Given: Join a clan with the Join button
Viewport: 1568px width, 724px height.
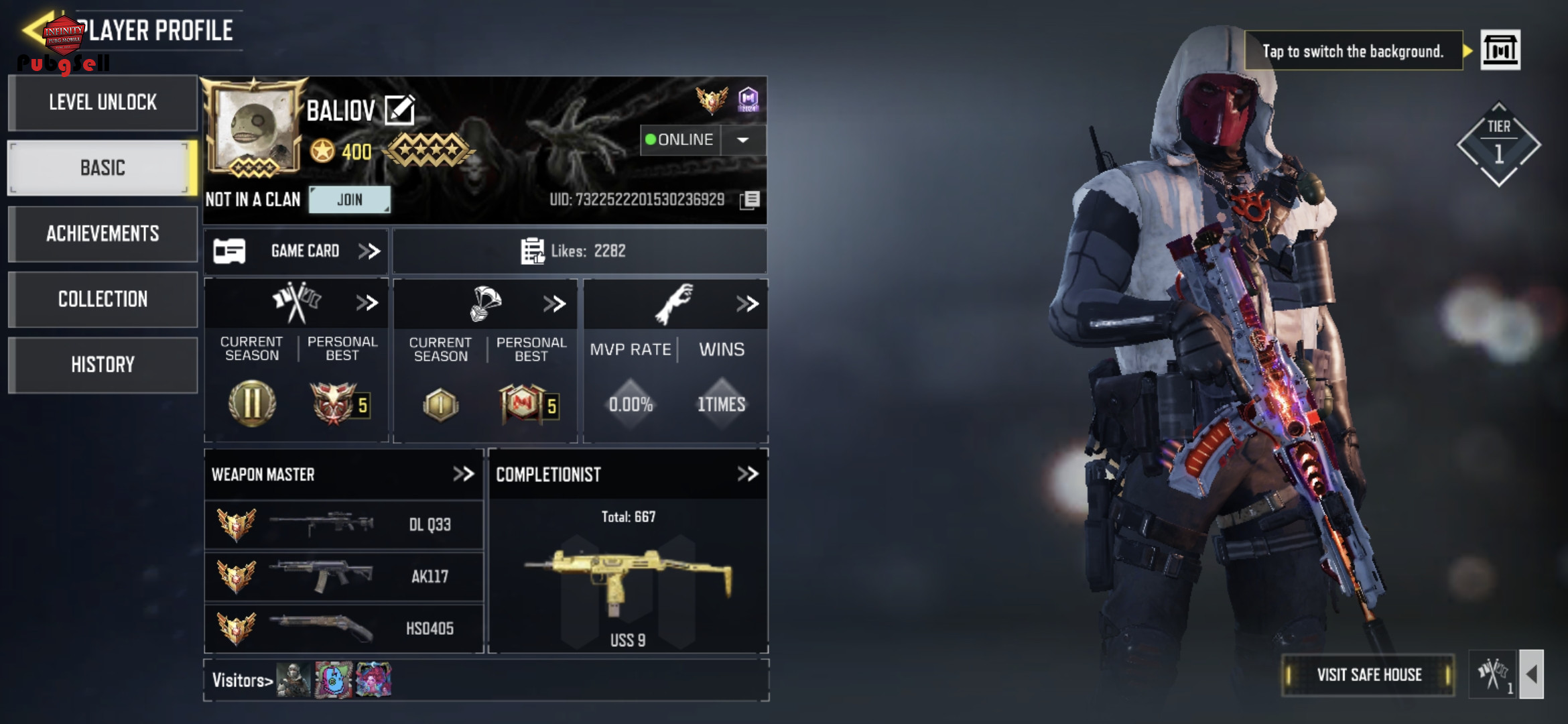Looking at the screenshot, I should tap(349, 200).
